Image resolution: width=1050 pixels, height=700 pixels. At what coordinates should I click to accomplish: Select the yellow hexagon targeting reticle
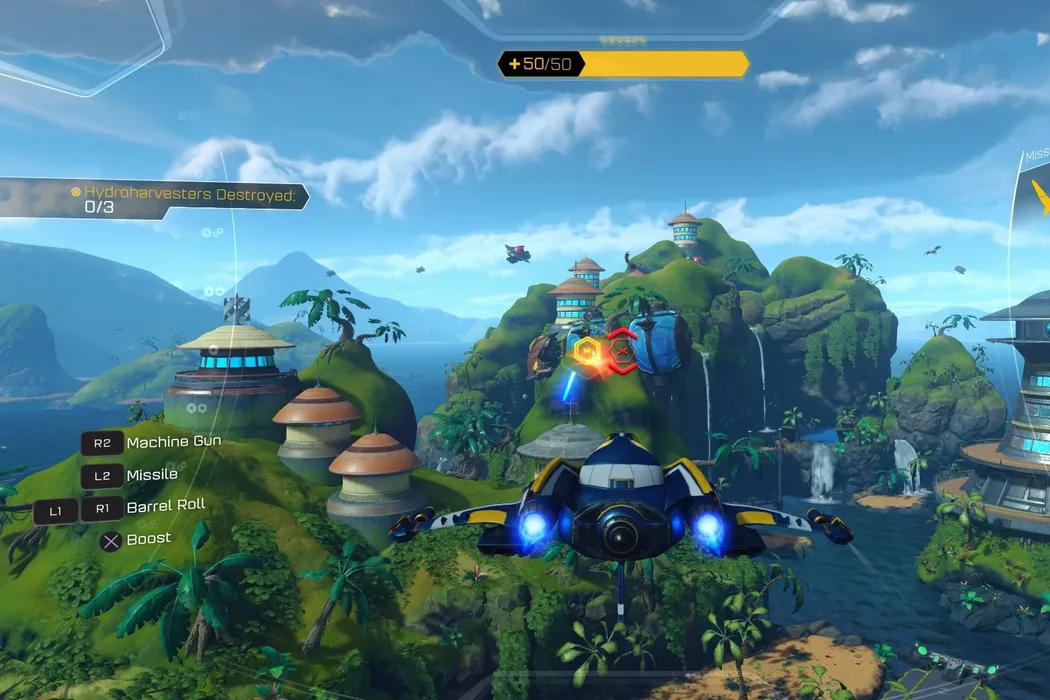coord(587,350)
